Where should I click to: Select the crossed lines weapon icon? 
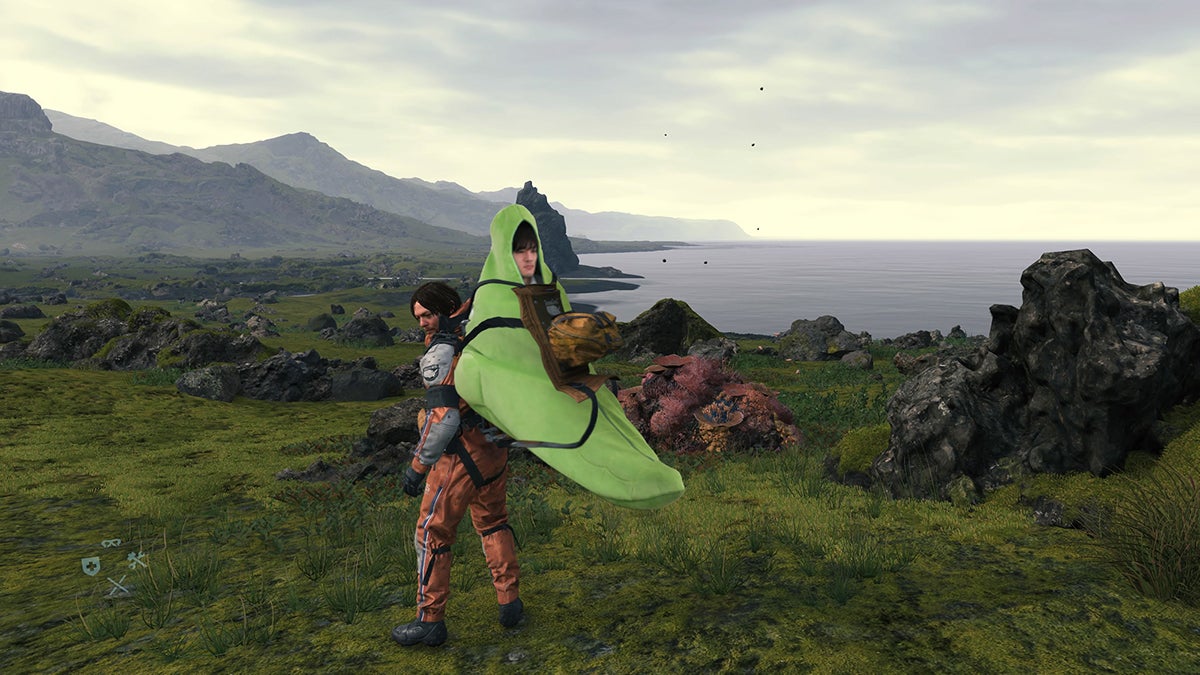pos(118,587)
